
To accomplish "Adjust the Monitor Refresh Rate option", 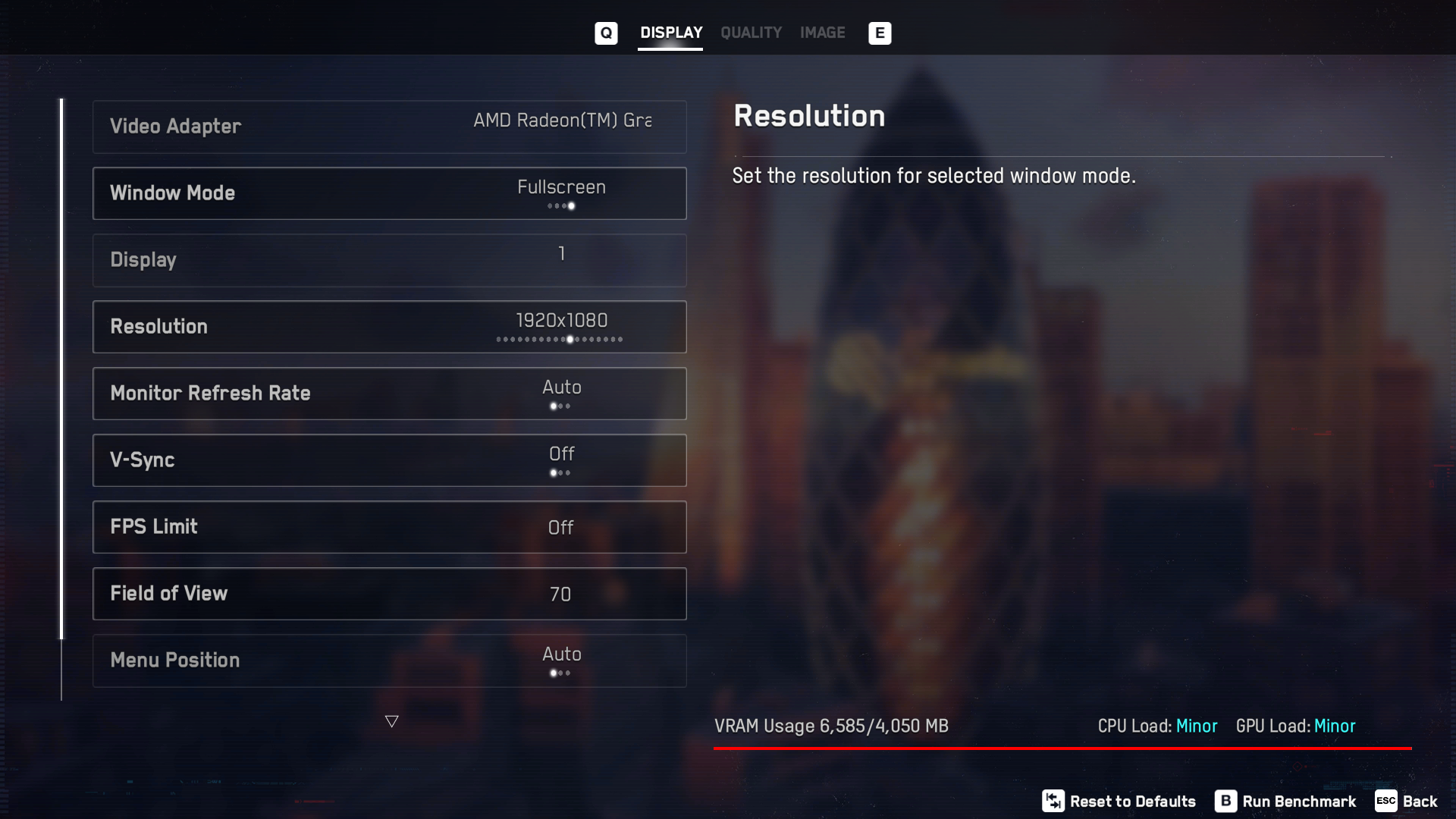I will pyautogui.click(x=389, y=394).
